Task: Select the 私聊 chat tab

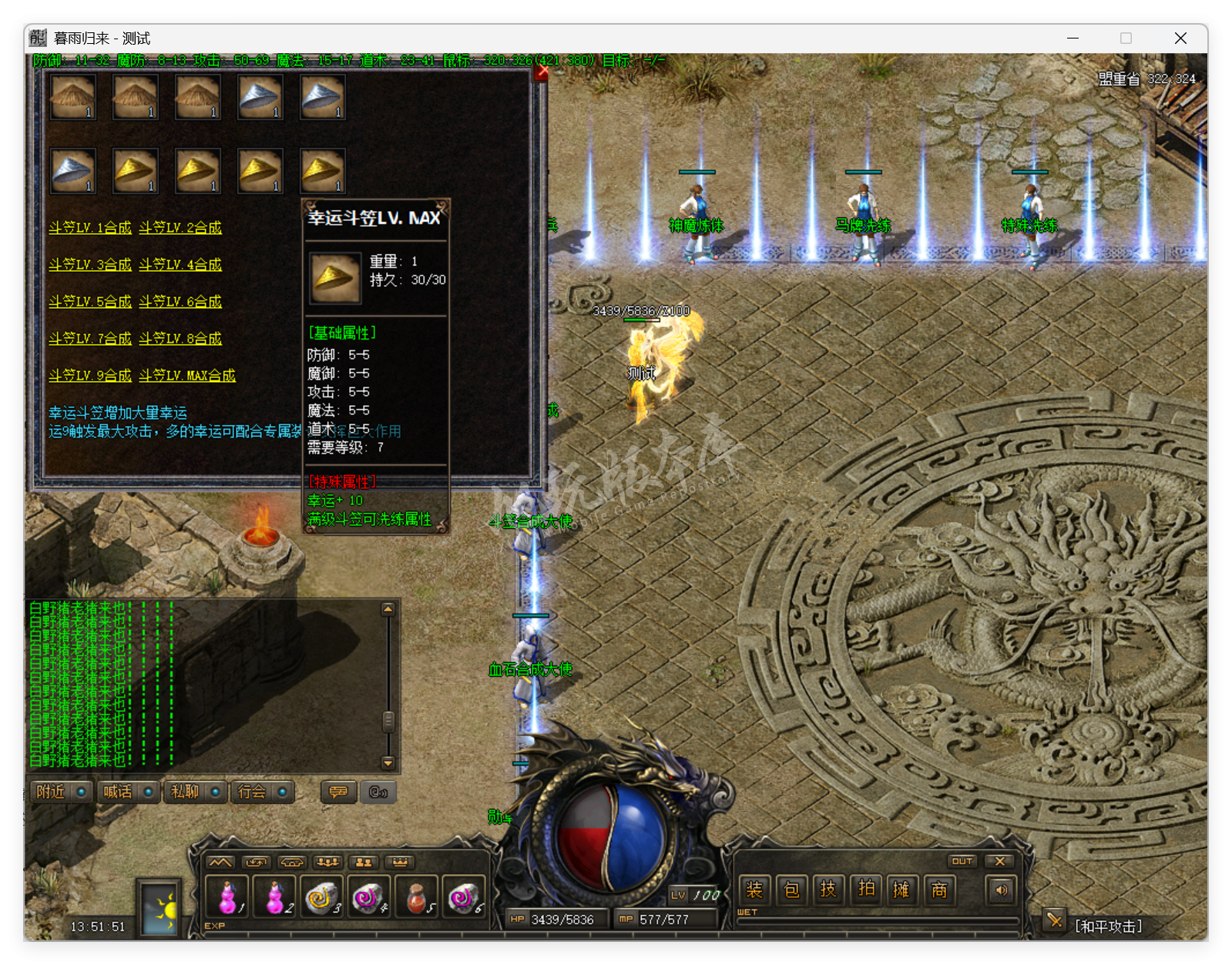Action: [x=185, y=792]
